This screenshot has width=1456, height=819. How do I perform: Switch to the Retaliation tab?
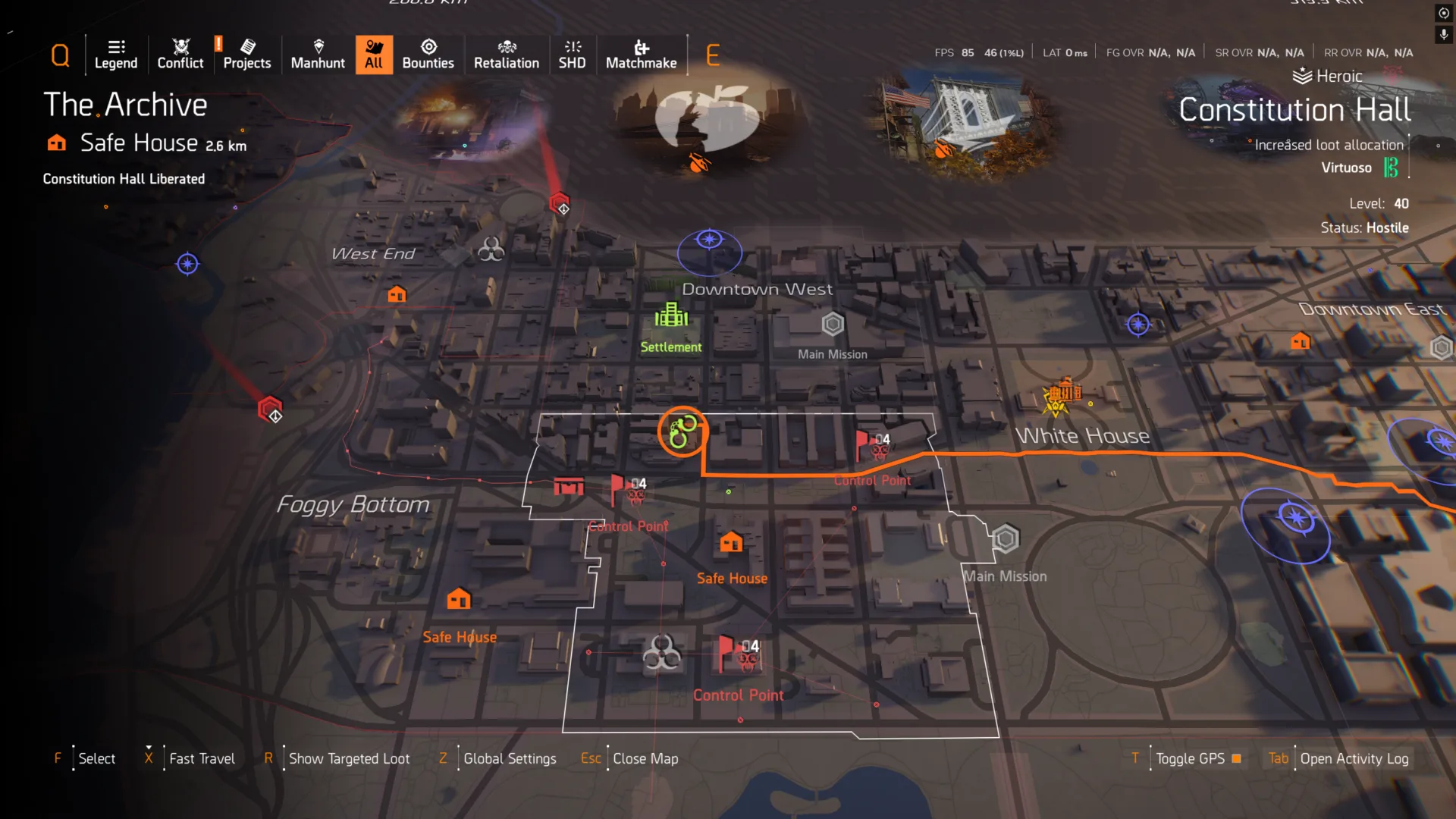pos(507,55)
